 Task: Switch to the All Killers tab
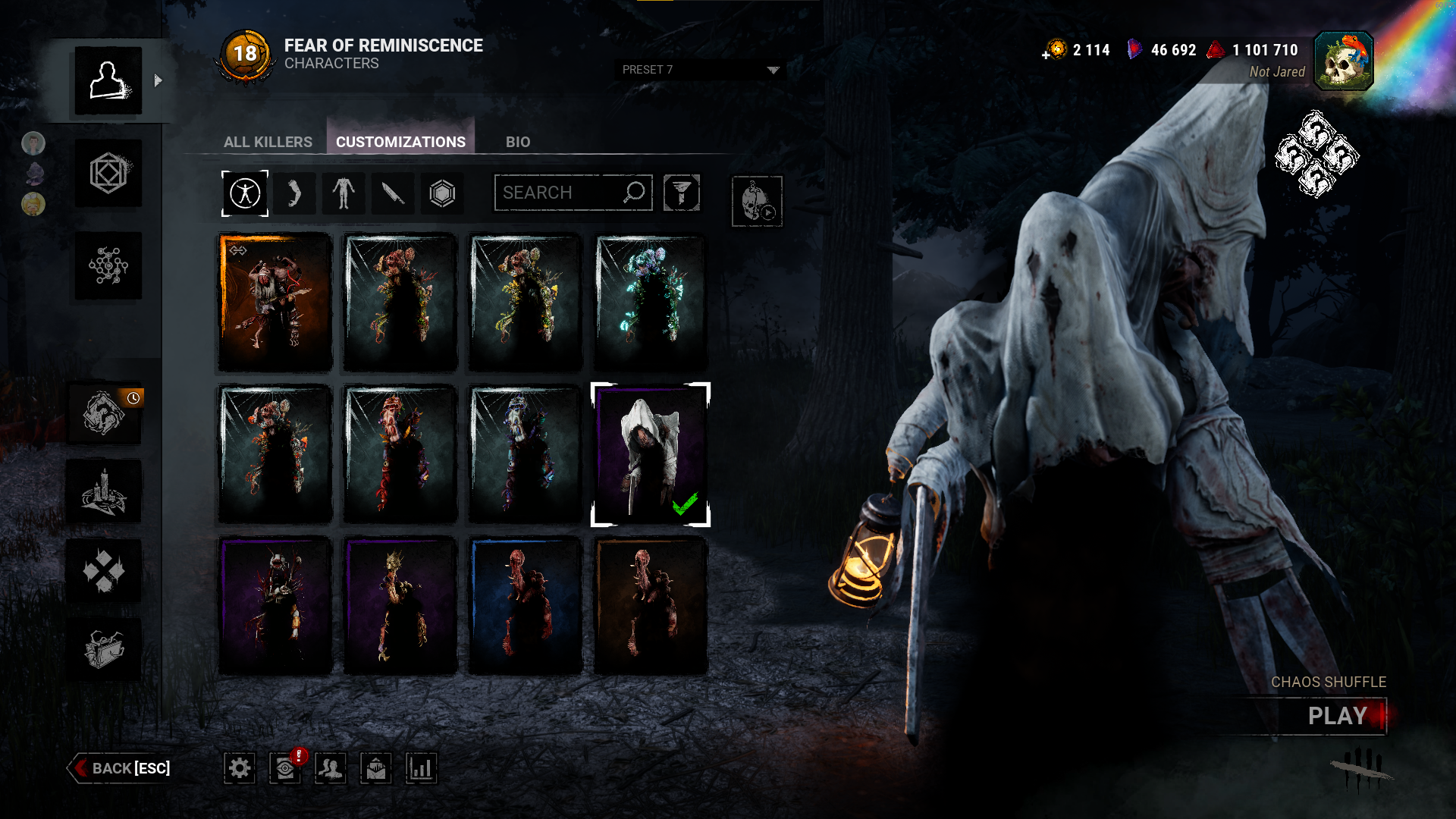[268, 142]
